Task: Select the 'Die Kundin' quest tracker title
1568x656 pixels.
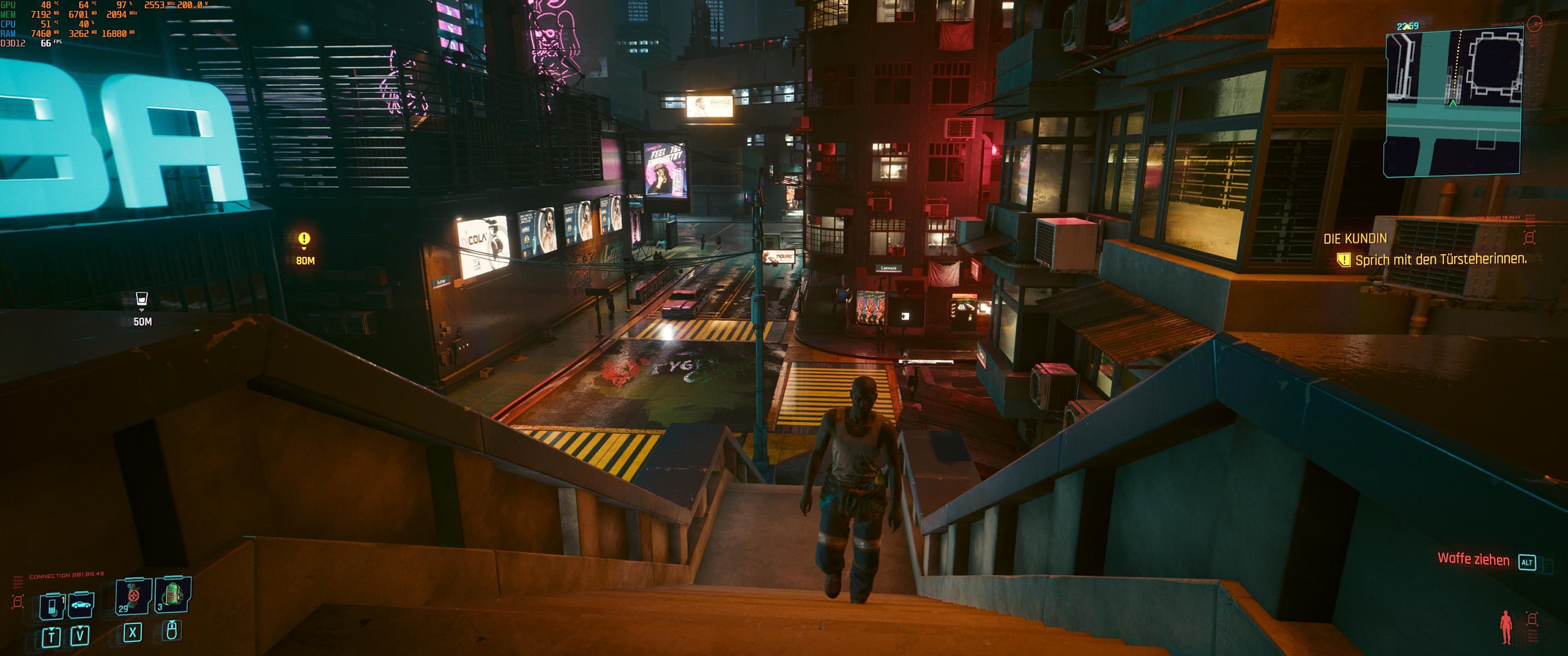Action: [x=1355, y=239]
